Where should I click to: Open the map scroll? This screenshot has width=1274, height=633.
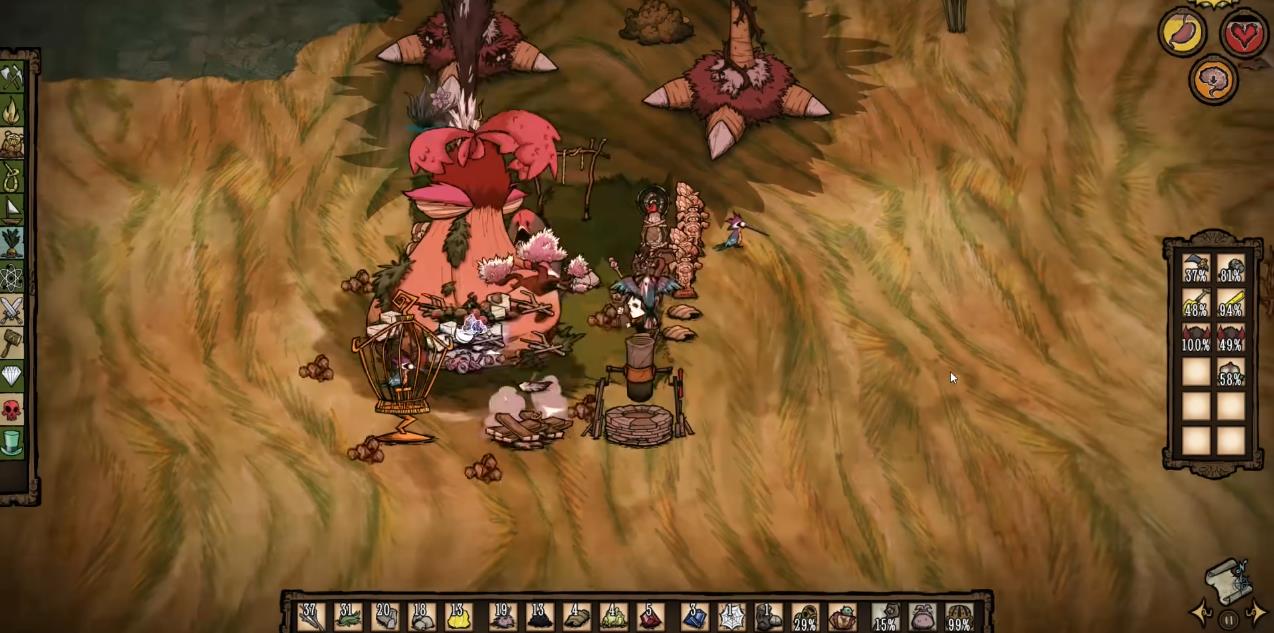pos(1228,582)
